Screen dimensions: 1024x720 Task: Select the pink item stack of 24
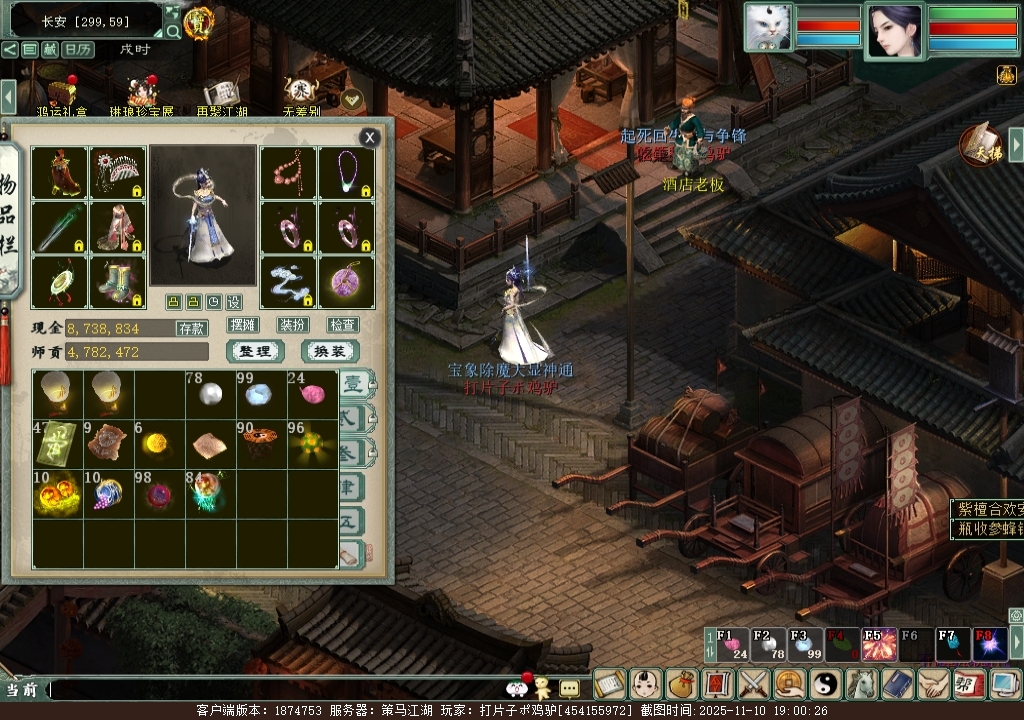pos(311,393)
